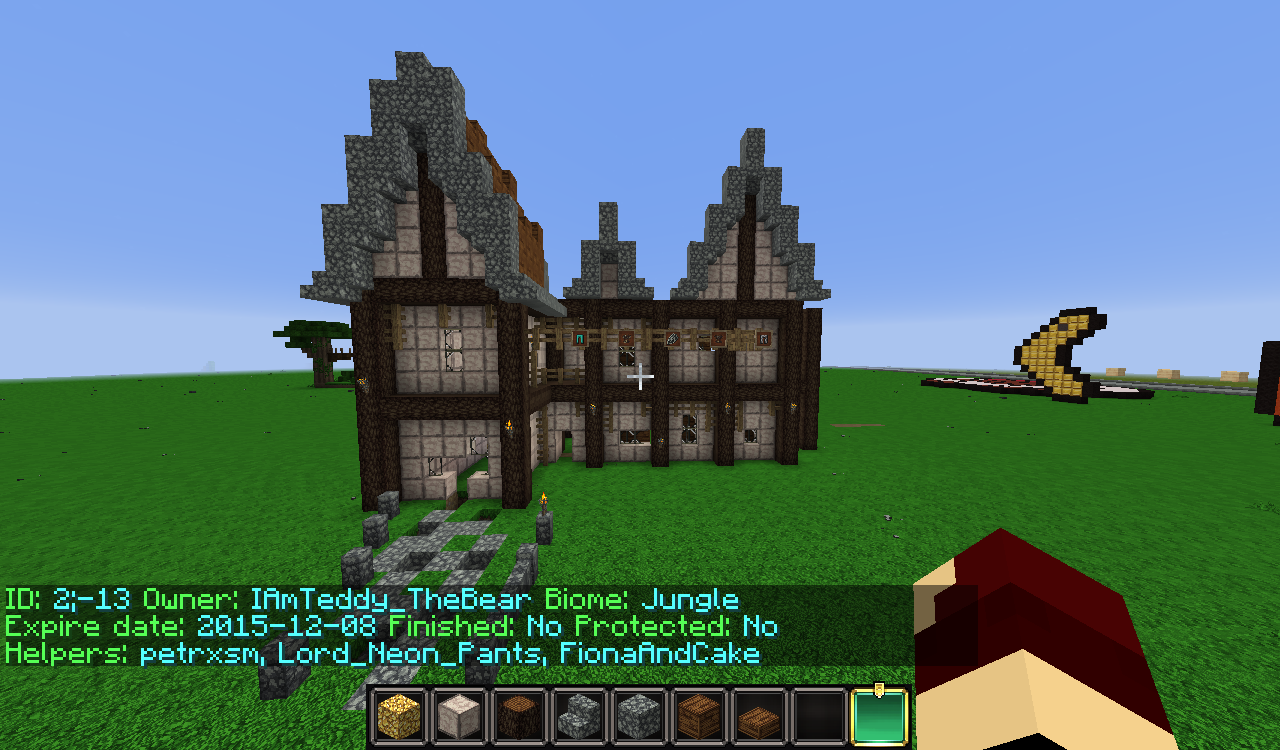The image size is (1280, 750).
Task: Pick the cobblestone stairs hotbar slot
Action: (579, 716)
